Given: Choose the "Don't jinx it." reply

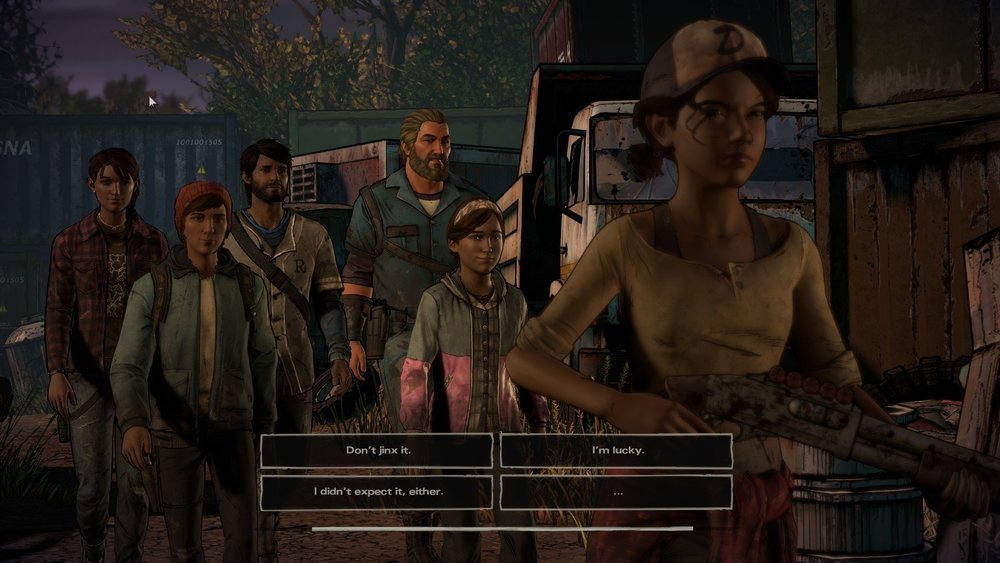Looking at the screenshot, I should point(377,450).
